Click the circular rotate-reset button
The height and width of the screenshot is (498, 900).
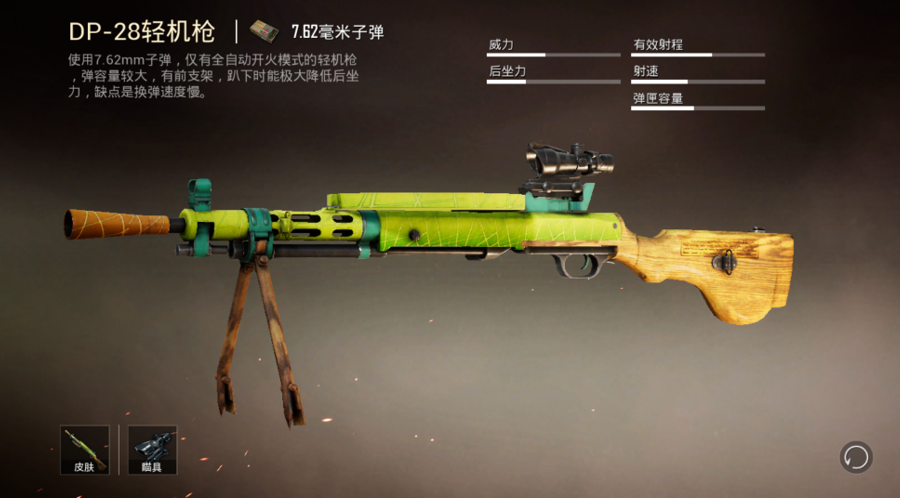(x=856, y=458)
